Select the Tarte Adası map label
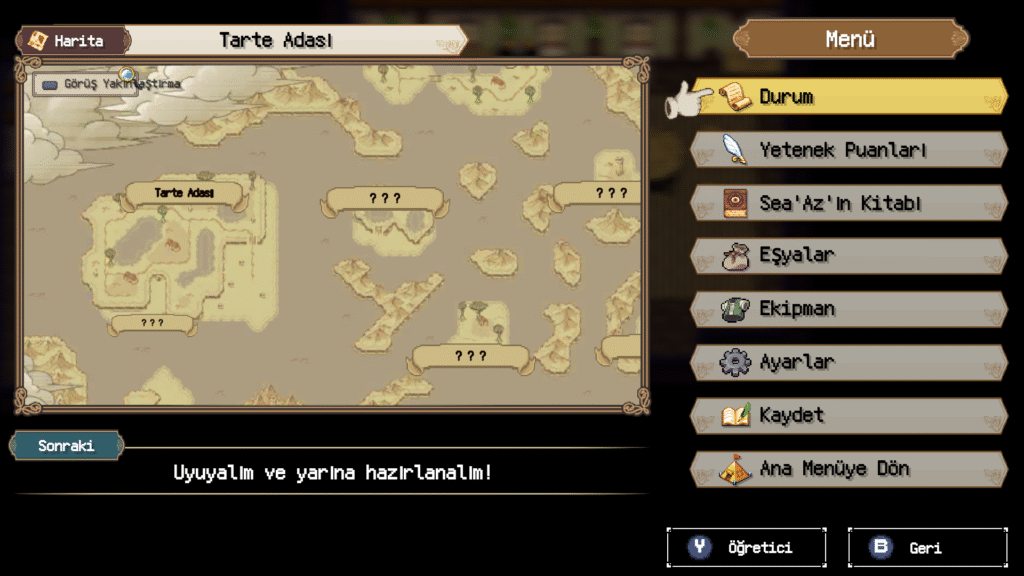Viewport: 1024px width, 576px height. pyautogui.click(x=184, y=192)
